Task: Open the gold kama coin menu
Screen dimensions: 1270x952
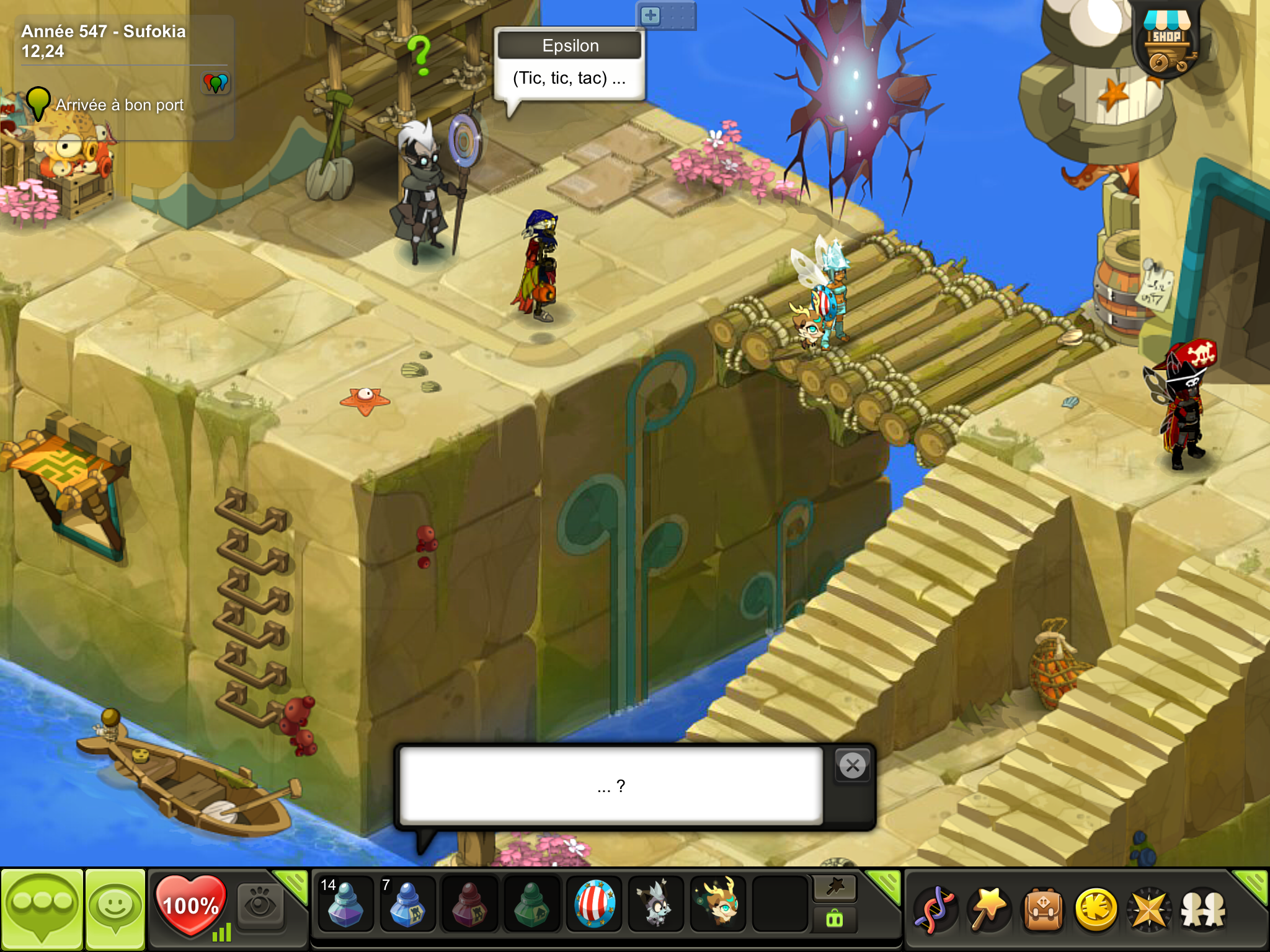Action: click(x=1096, y=910)
